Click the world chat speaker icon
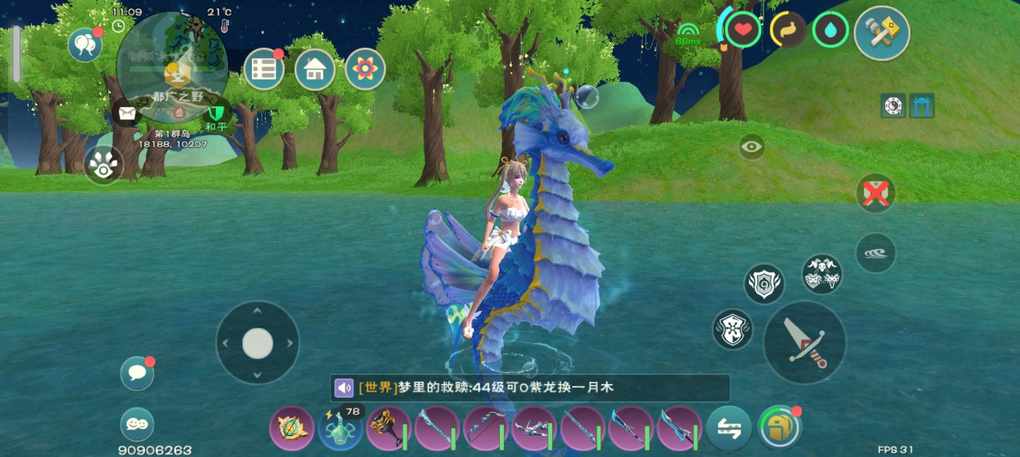Image resolution: width=1020 pixels, height=457 pixels. click(x=344, y=388)
